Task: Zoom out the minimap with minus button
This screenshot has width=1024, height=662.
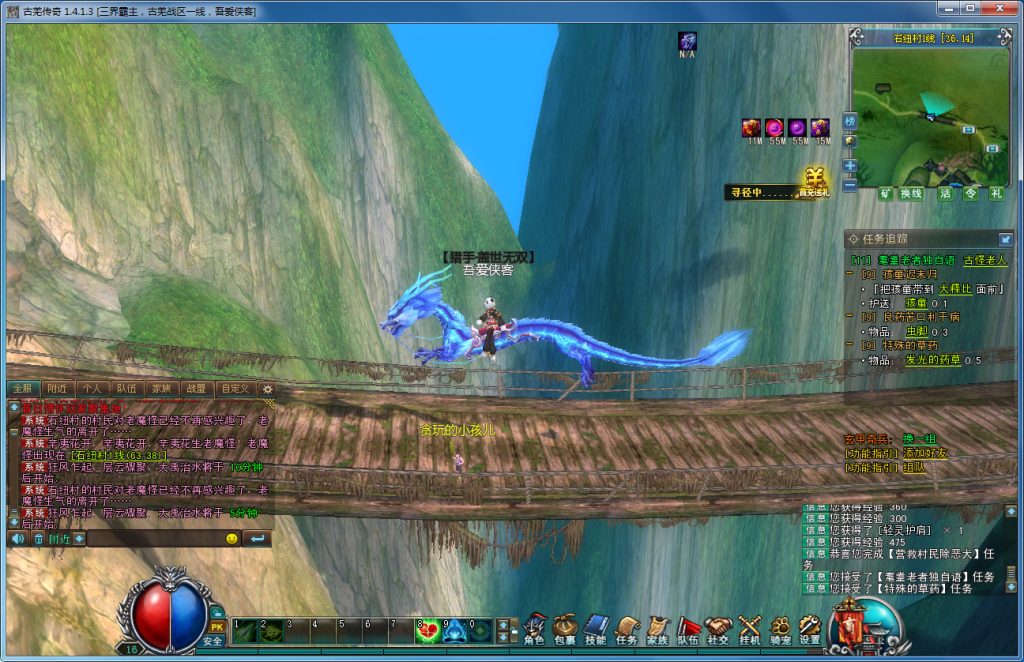Action: pos(850,185)
